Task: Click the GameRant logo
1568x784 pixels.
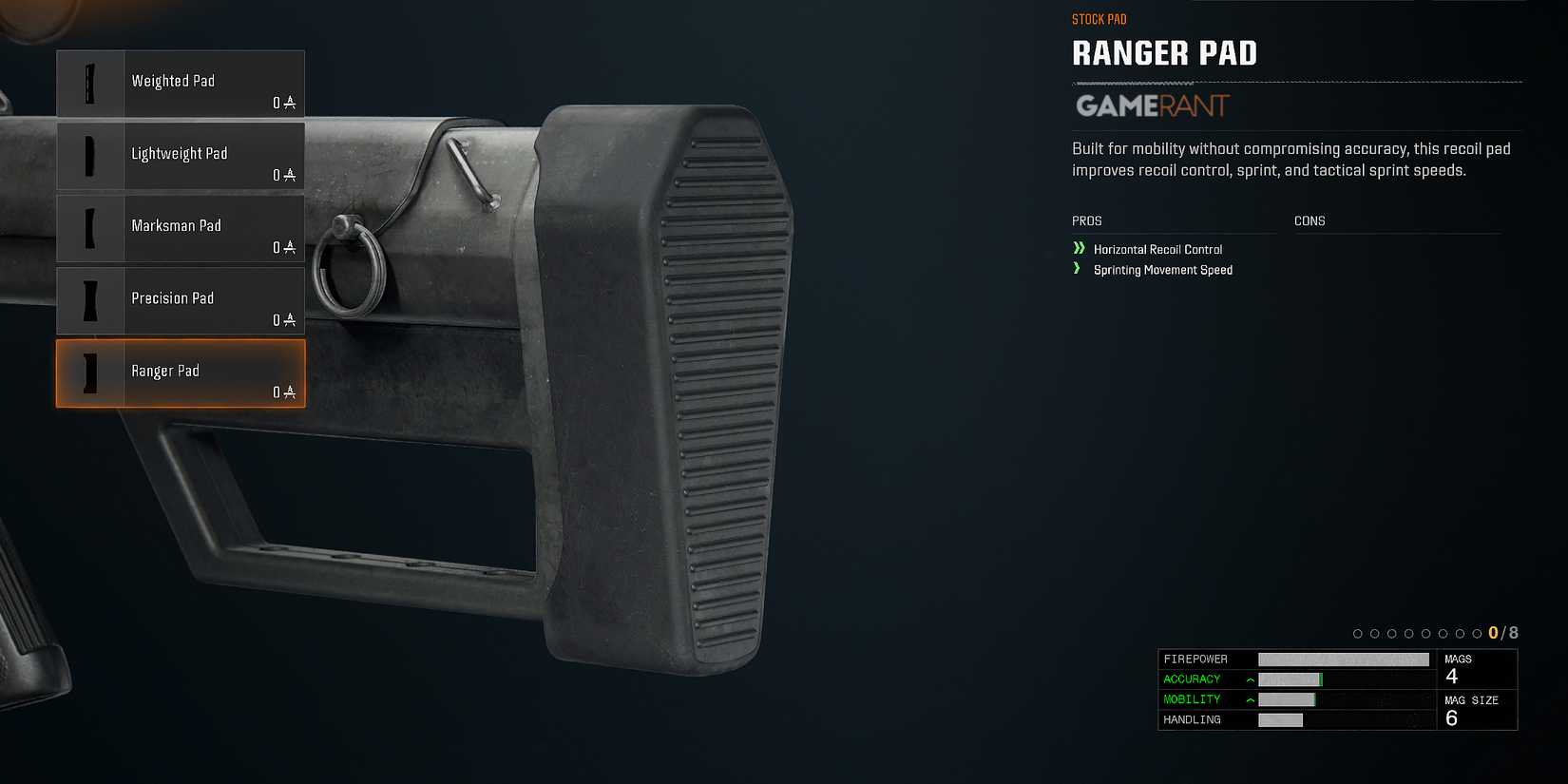Action: tap(1153, 106)
